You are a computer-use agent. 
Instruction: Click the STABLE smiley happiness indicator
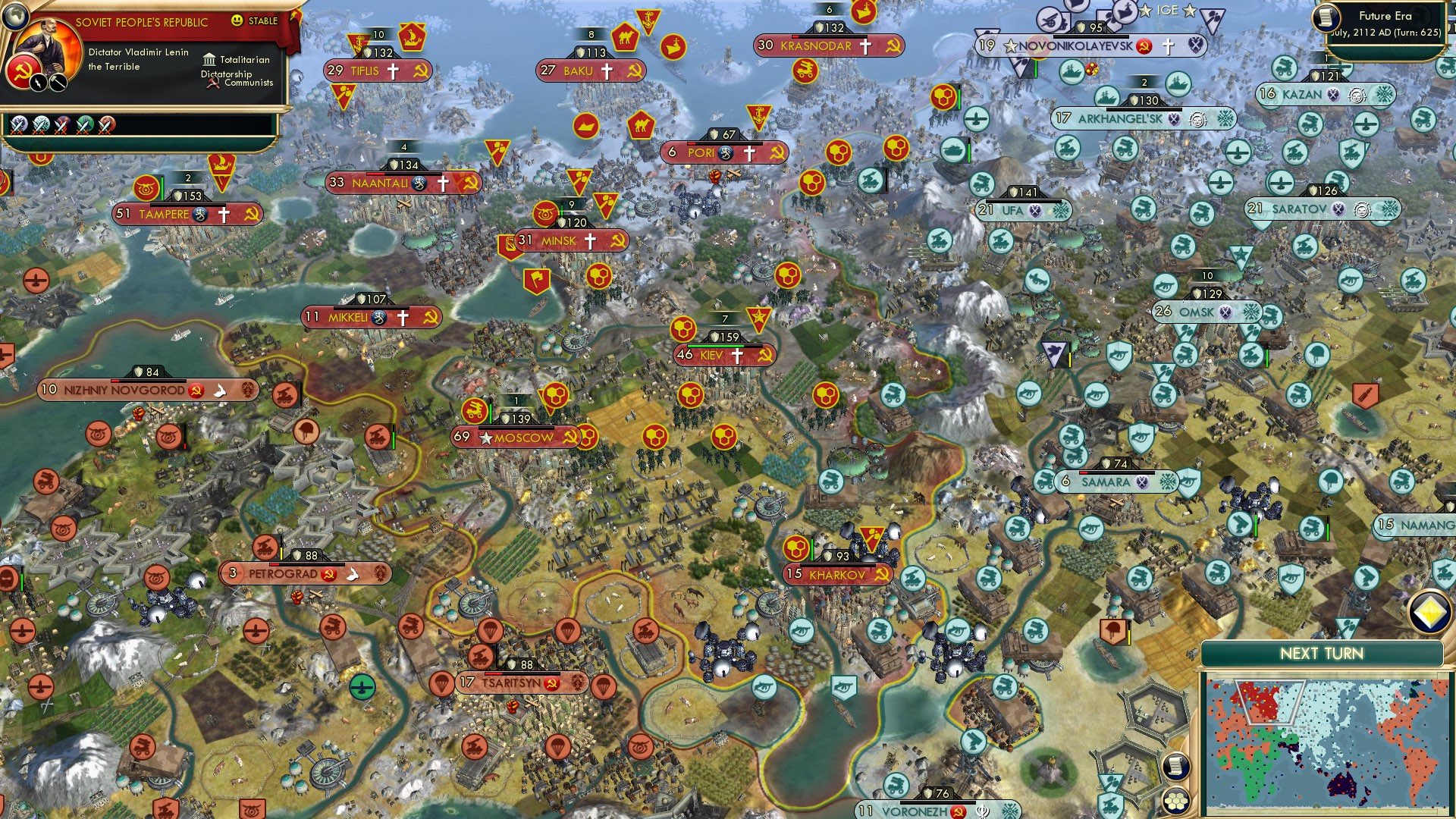point(237,20)
